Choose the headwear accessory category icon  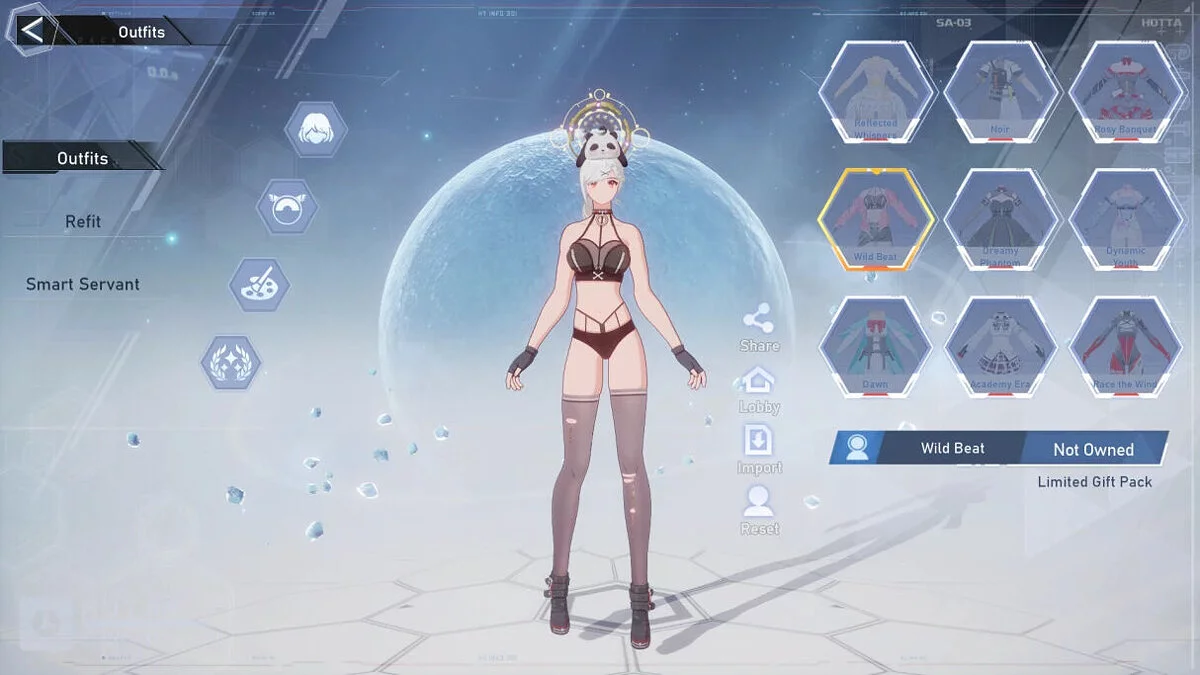click(x=287, y=206)
